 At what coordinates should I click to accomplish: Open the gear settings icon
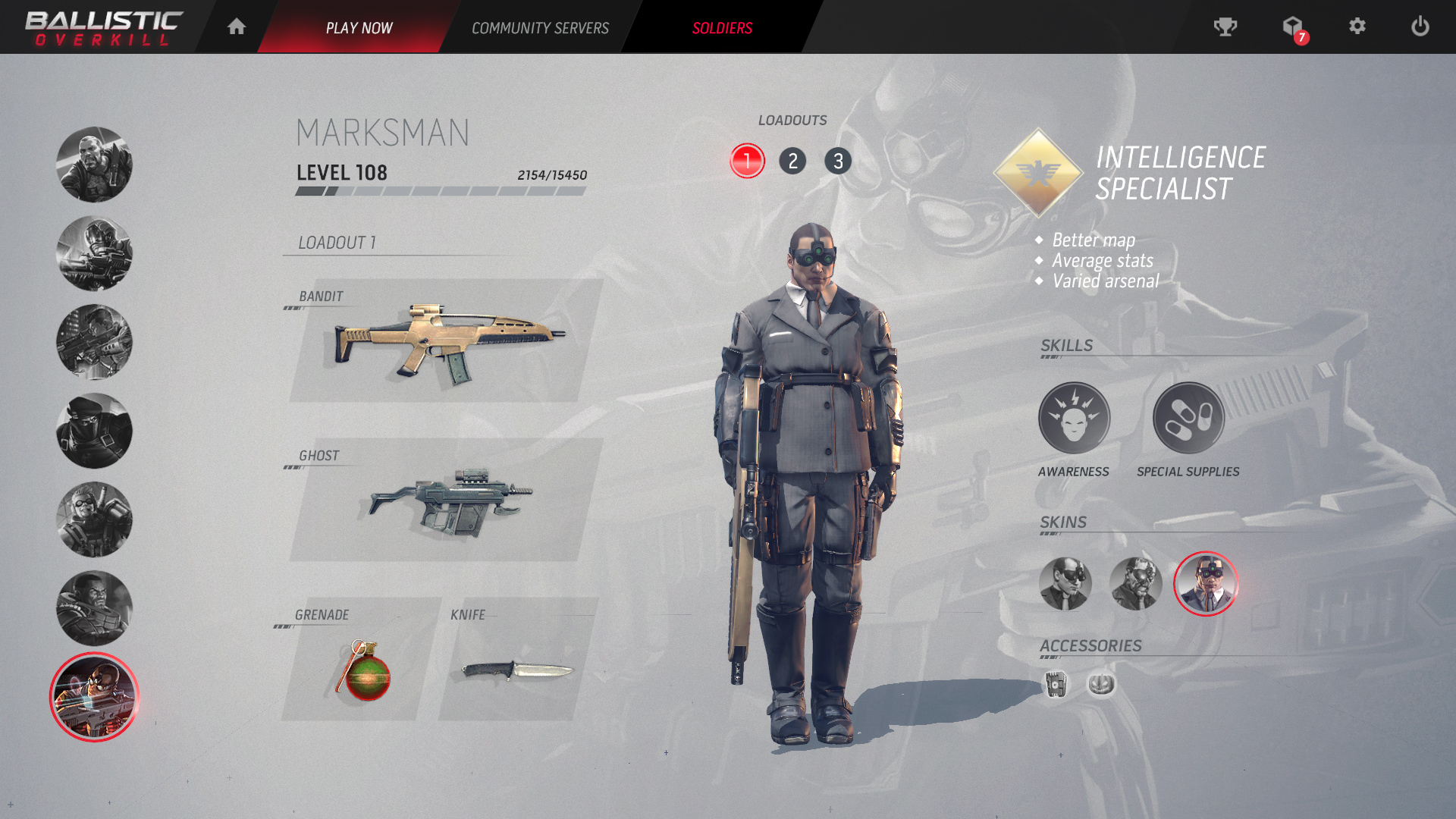[1357, 27]
